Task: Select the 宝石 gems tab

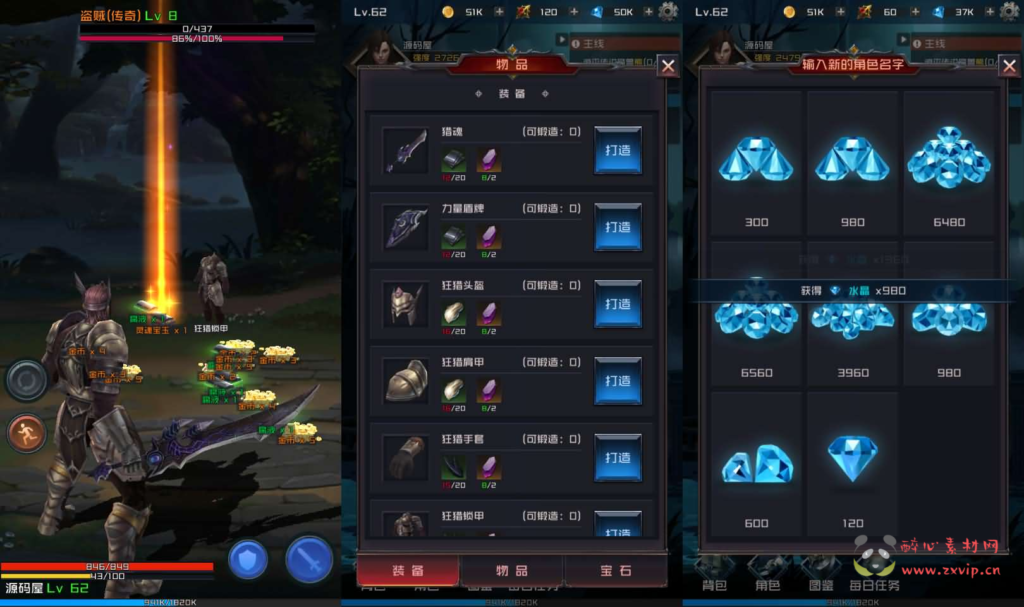Action: pyautogui.click(x=615, y=570)
